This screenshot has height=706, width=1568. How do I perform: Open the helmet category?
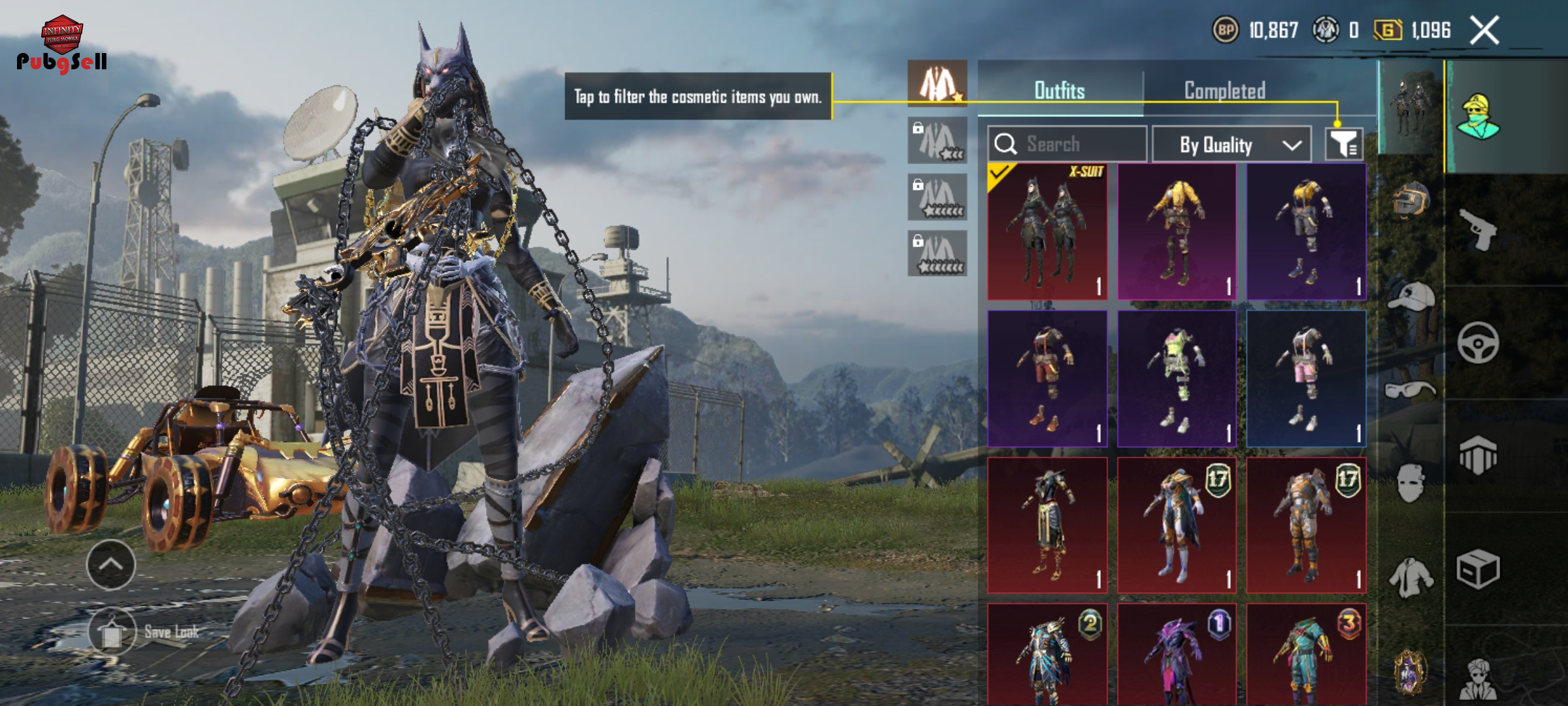click(x=1411, y=199)
